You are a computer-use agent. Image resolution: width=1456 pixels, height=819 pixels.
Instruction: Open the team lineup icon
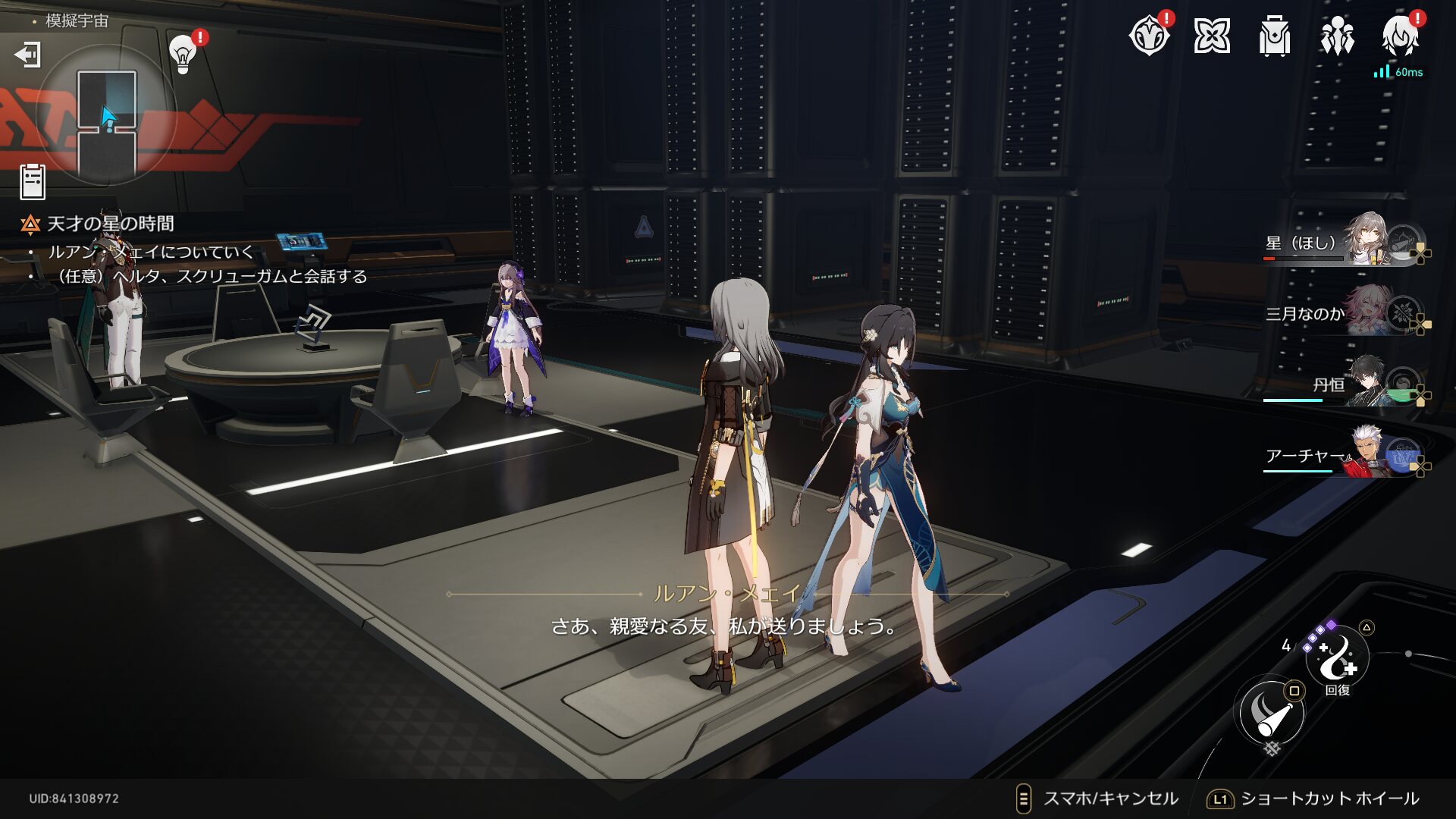pyautogui.click(x=1337, y=36)
